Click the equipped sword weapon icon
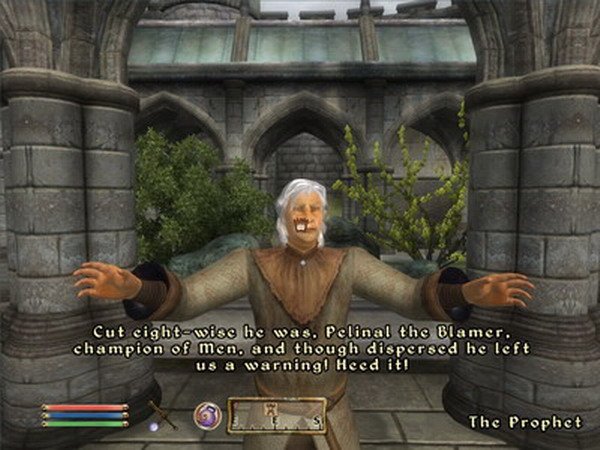 click(160, 414)
